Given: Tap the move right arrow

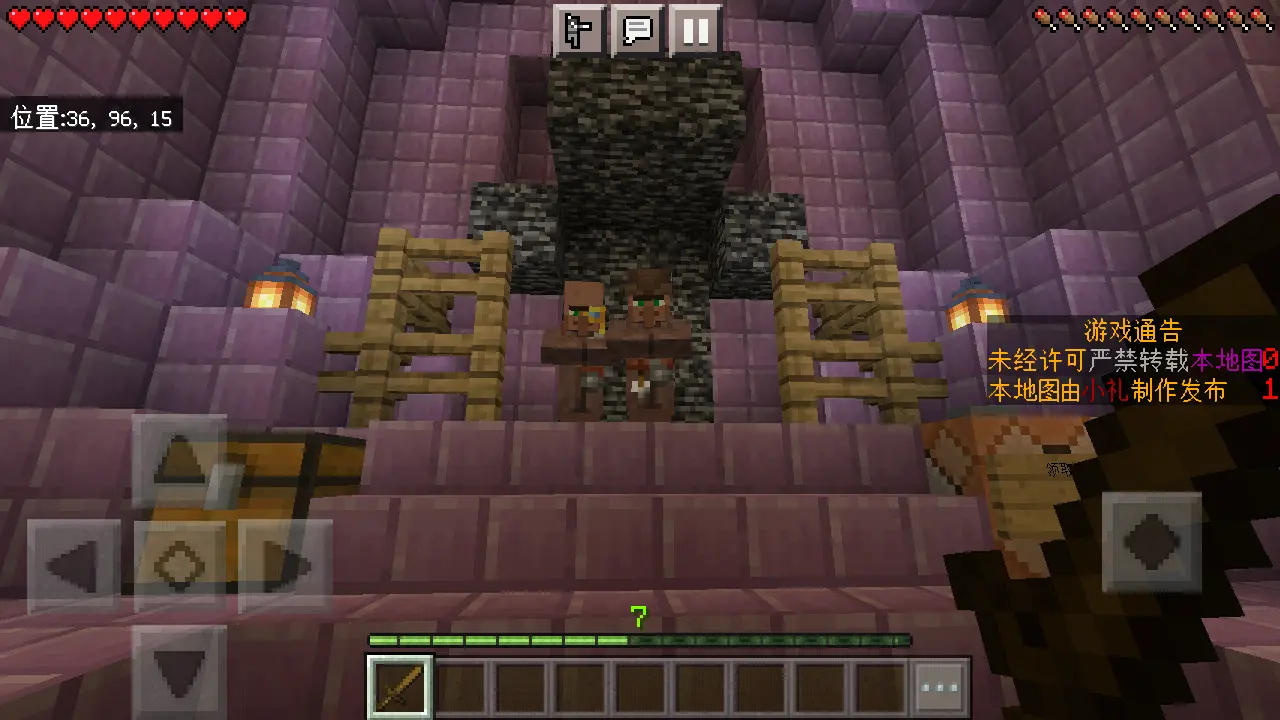Looking at the screenshot, I should (x=286, y=567).
